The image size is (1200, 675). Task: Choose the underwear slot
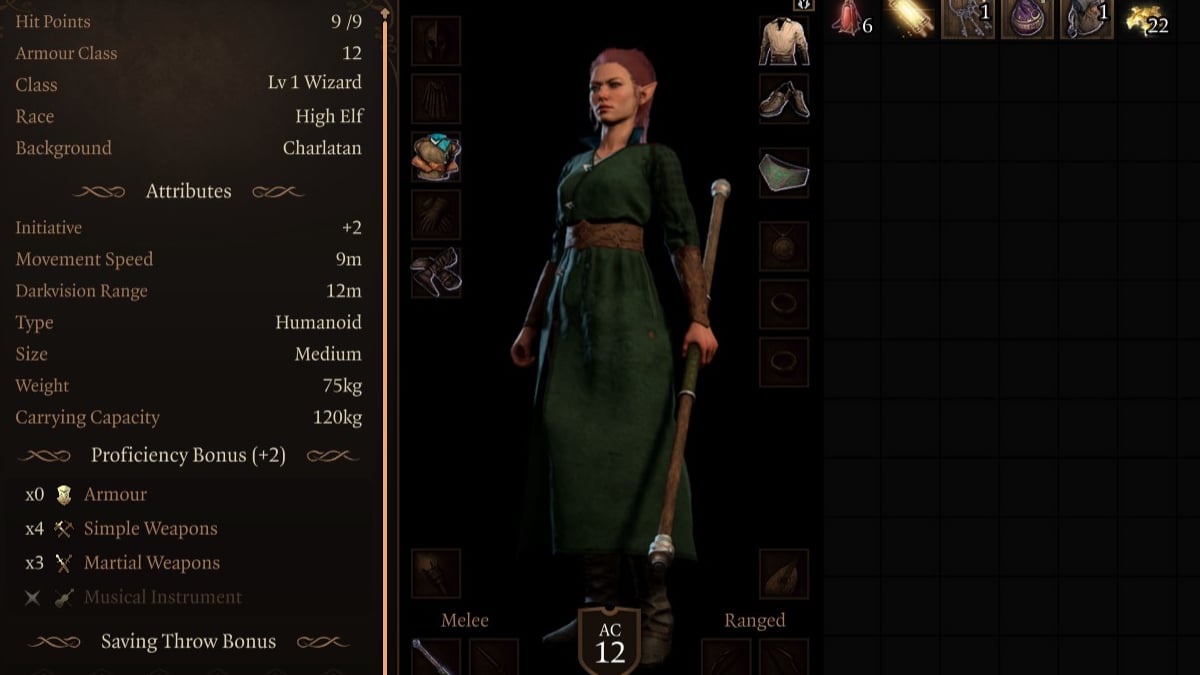(784, 172)
